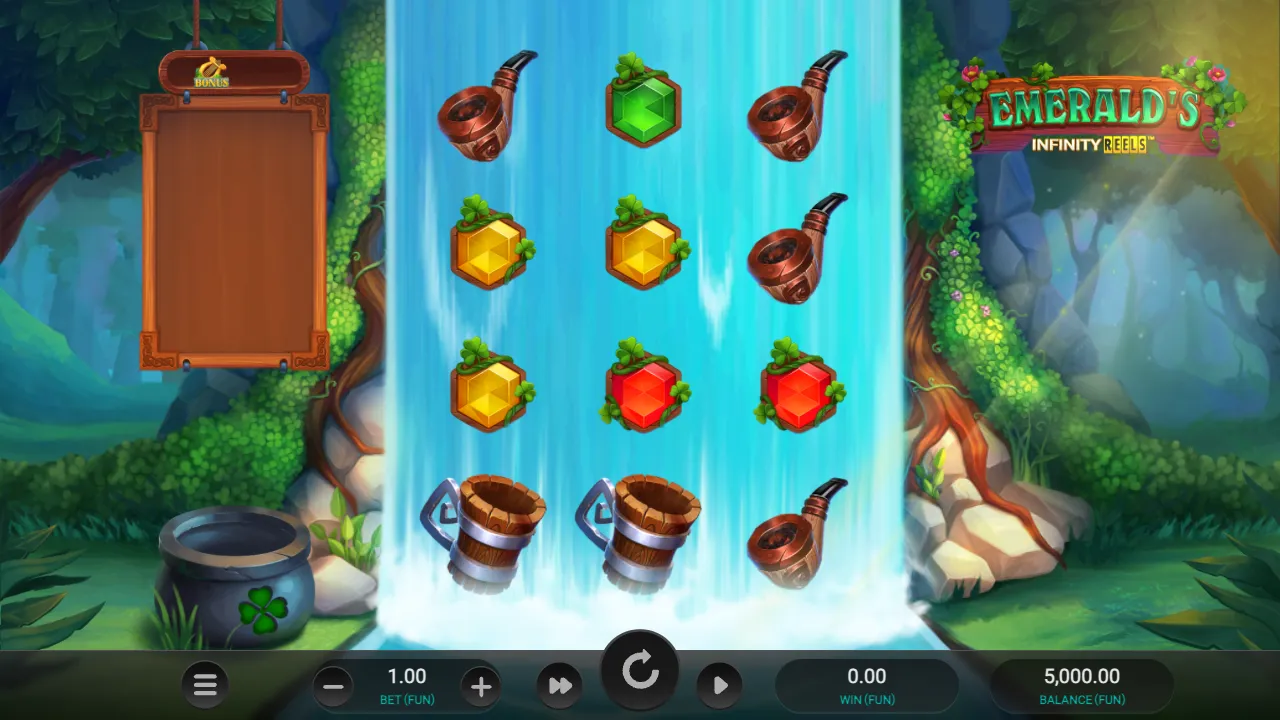Start autoplay with the play button
The width and height of the screenshot is (1280, 720).
[719, 685]
